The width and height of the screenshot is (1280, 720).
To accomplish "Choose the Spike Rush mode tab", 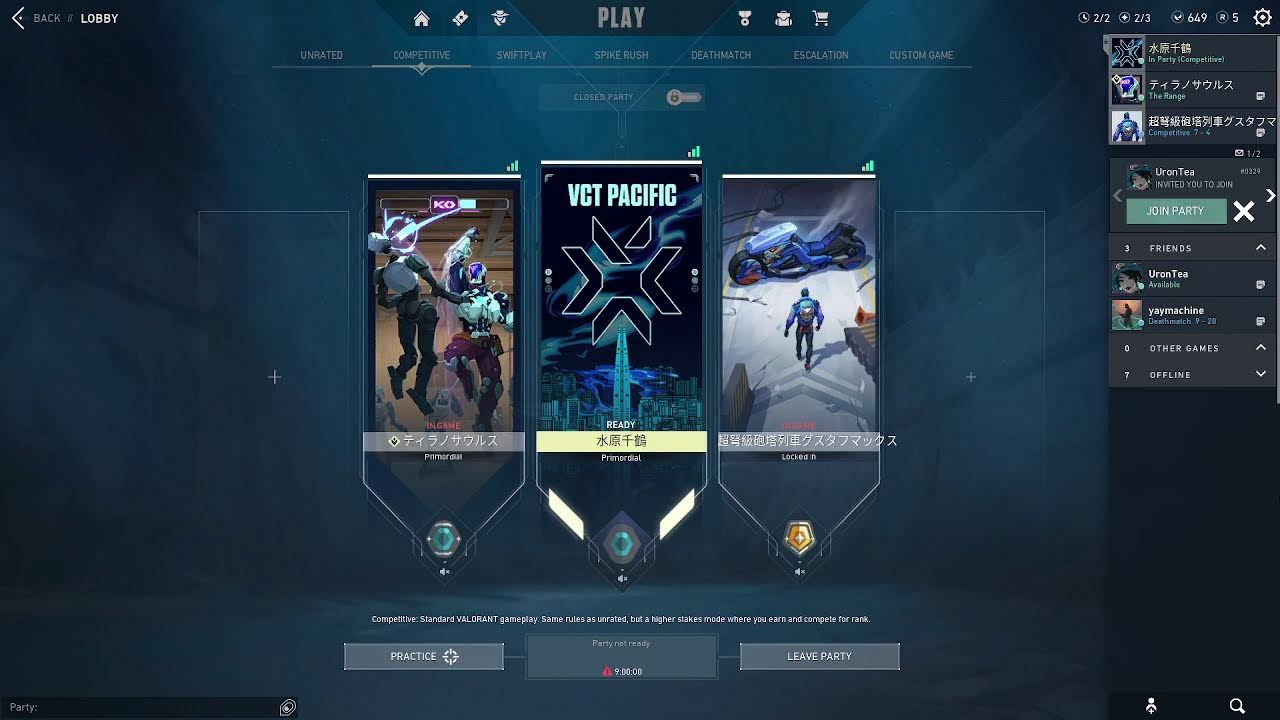I will point(621,55).
